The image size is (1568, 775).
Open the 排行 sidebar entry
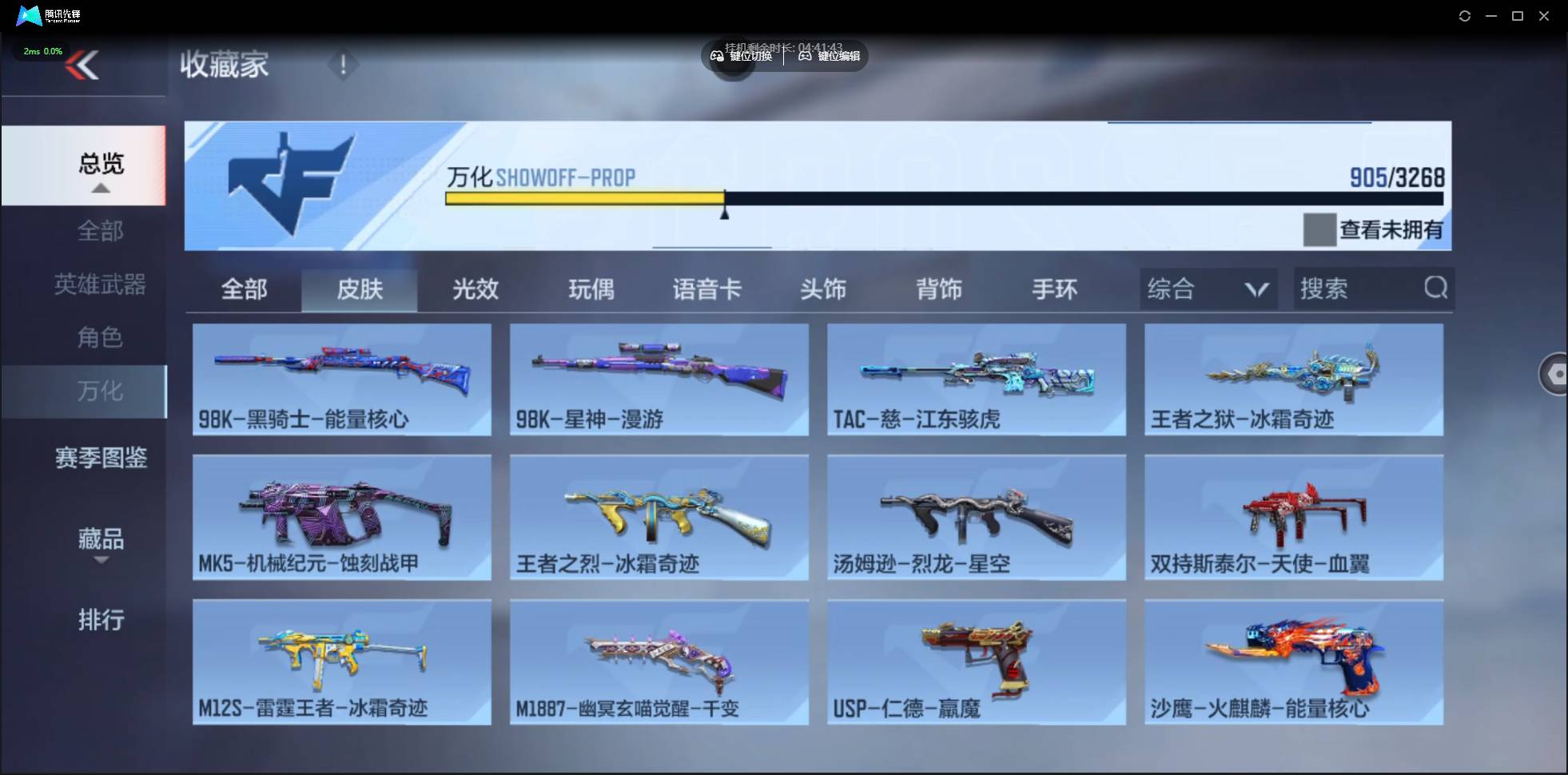coord(101,620)
